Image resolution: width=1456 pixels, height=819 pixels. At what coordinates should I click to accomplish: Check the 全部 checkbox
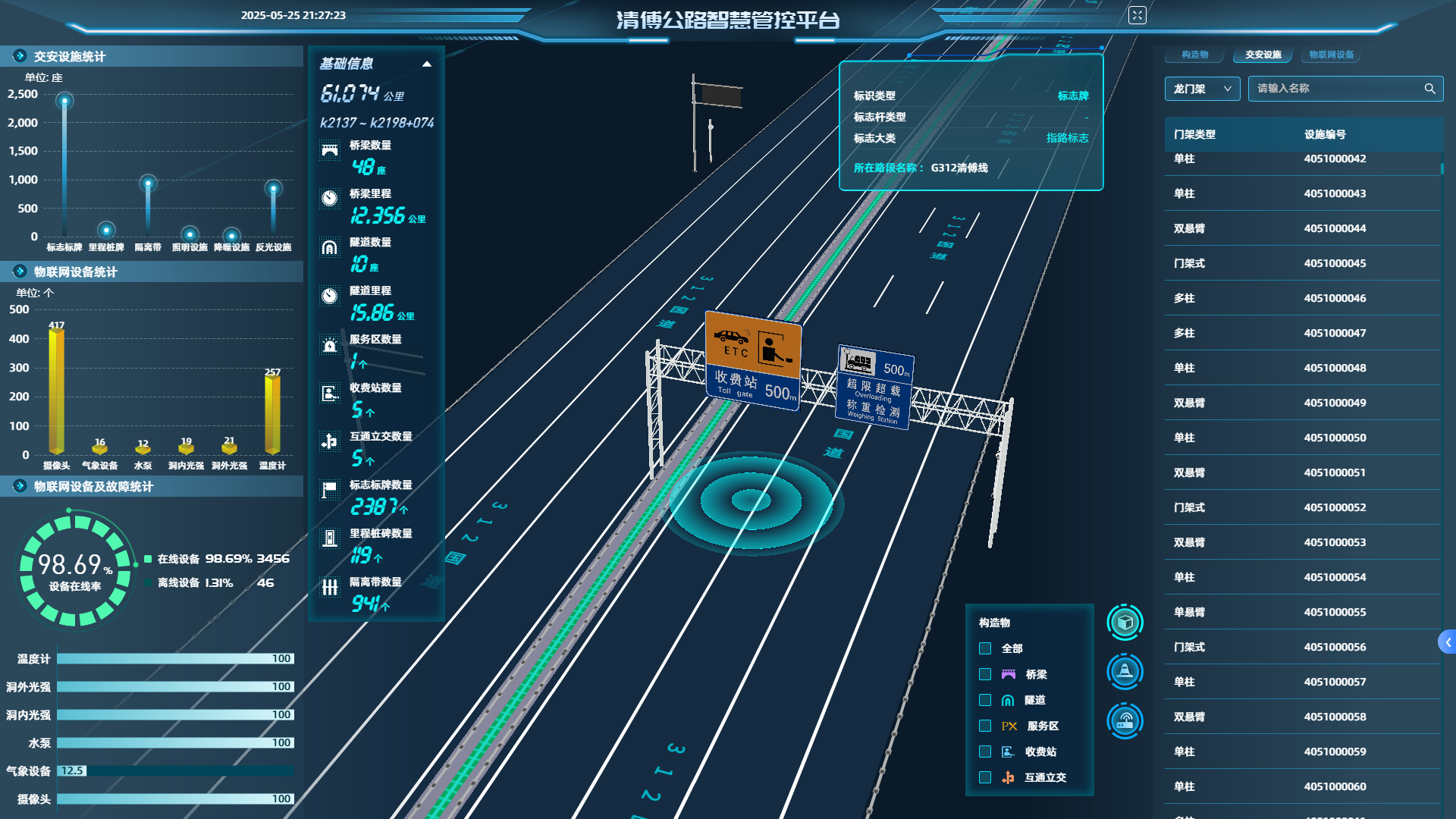coord(985,648)
